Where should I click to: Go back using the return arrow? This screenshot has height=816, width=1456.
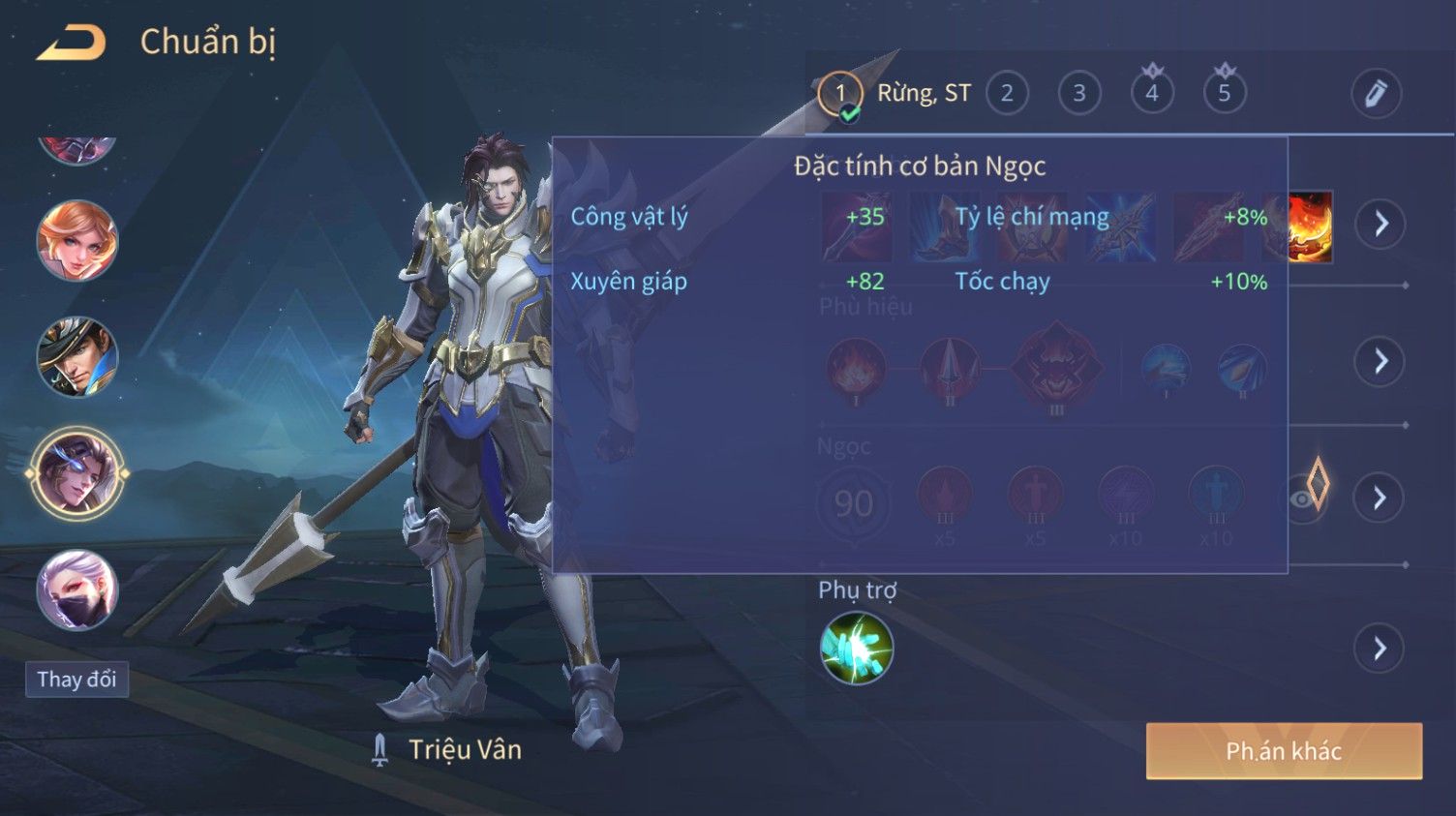coord(71,44)
